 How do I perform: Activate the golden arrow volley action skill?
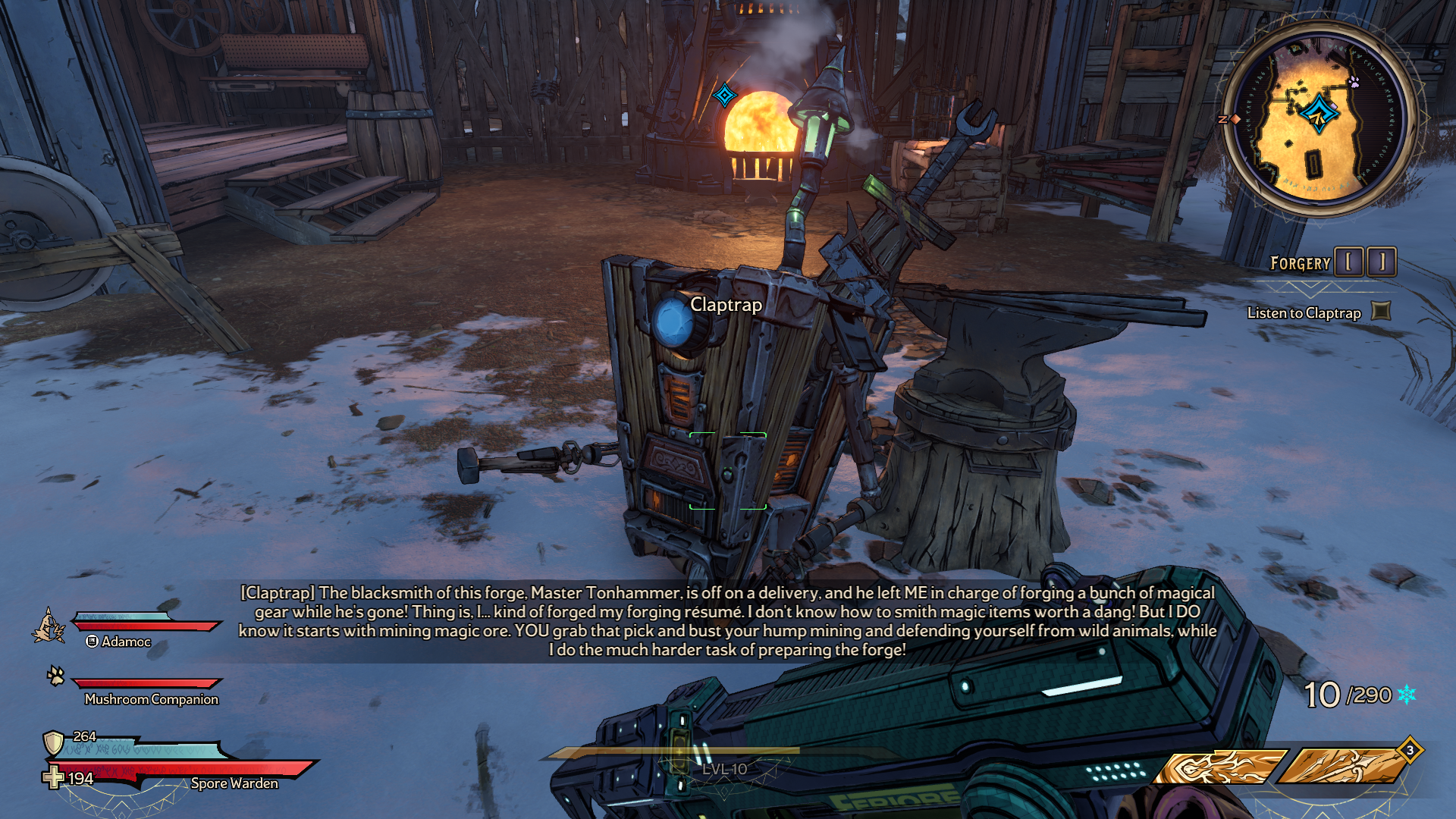click(x=1344, y=767)
